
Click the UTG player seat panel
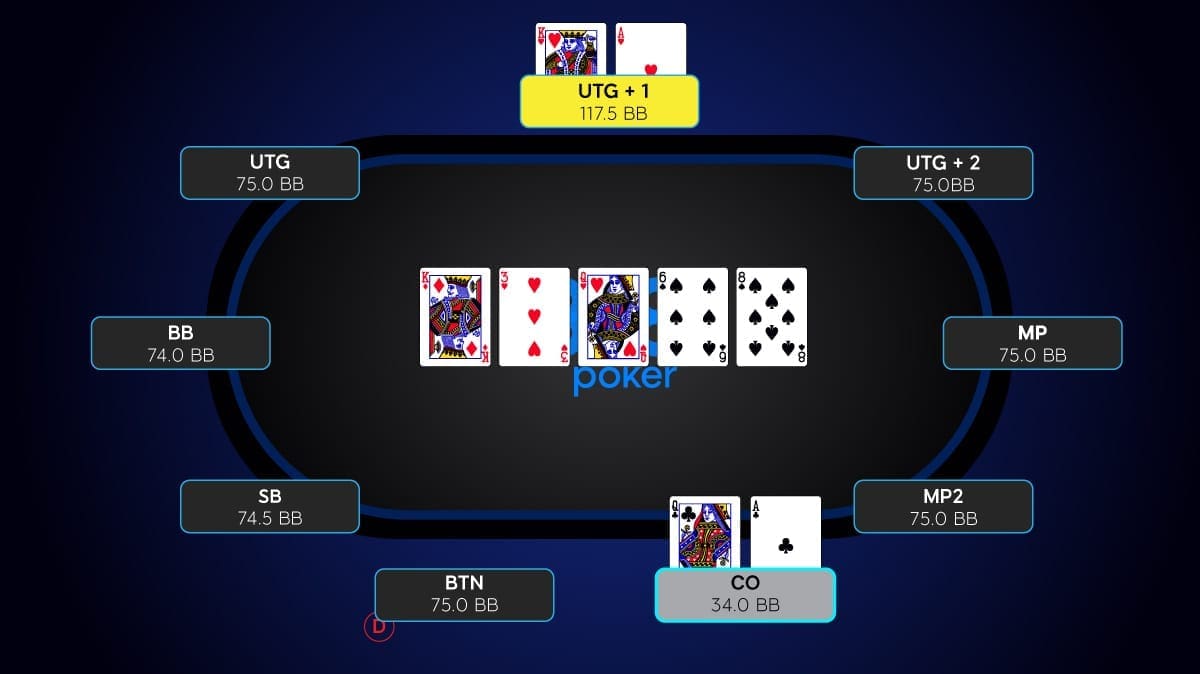(270, 173)
